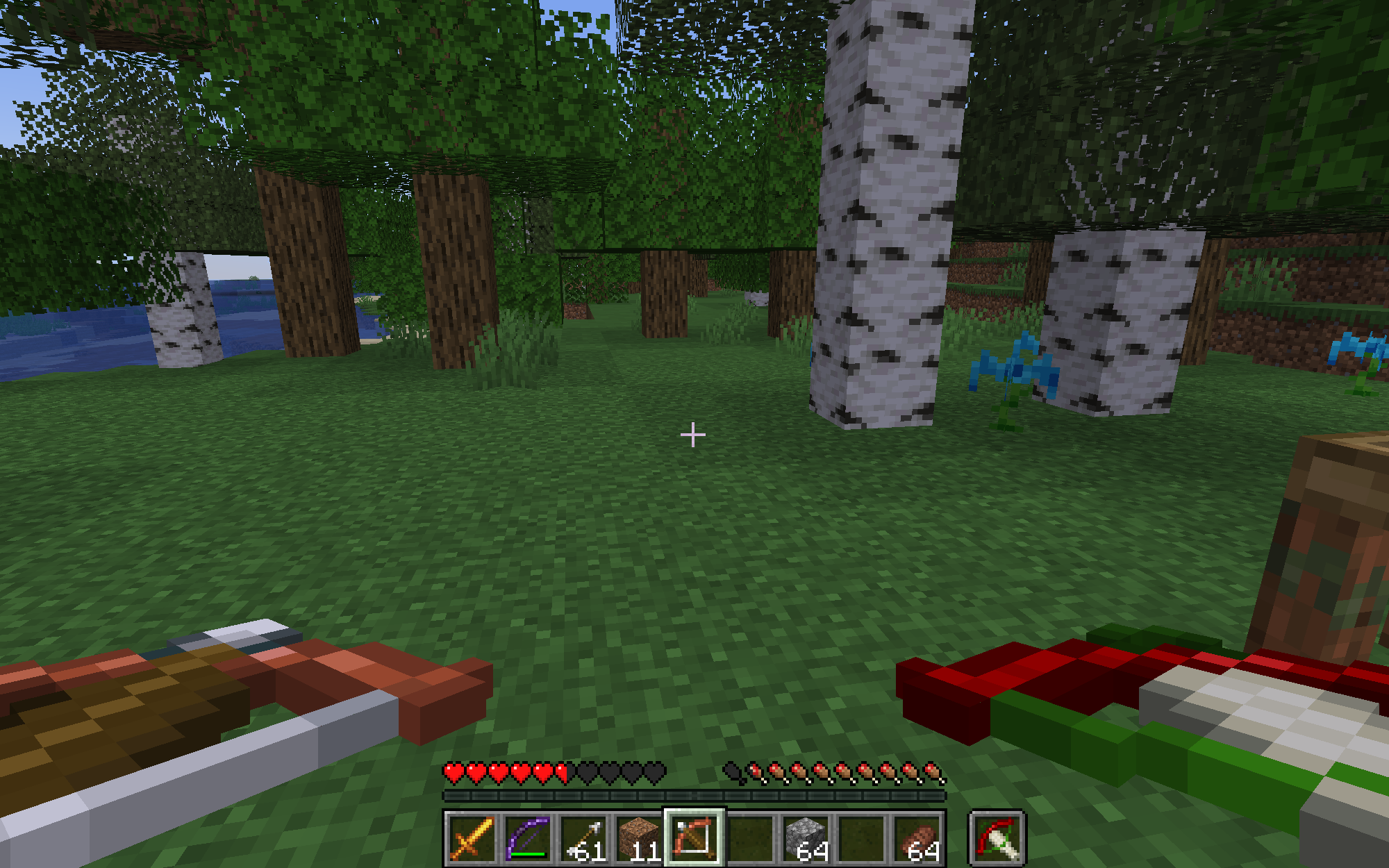
Task: Select the arrow stack of 61
Action: [583, 838]
